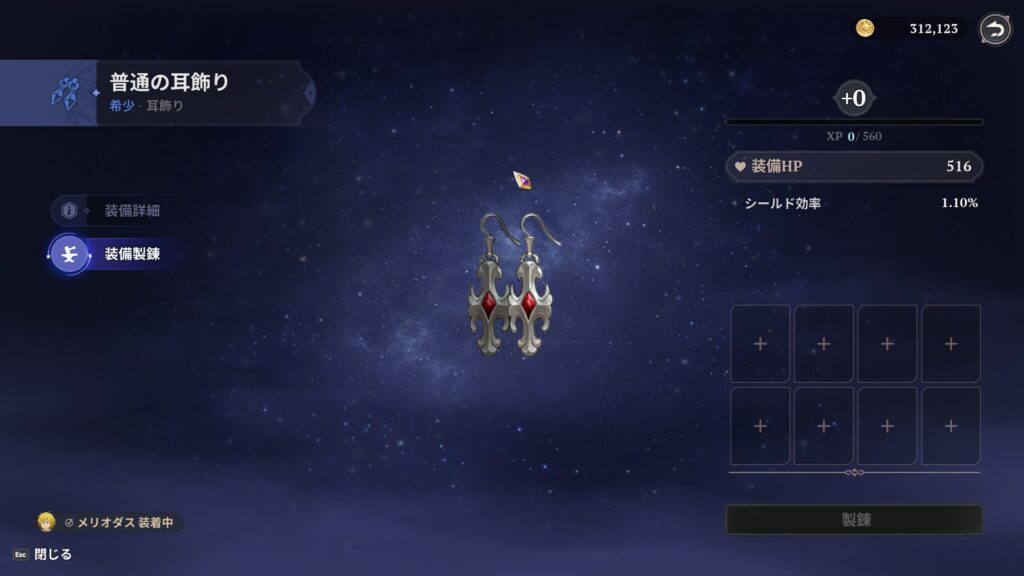Click the back arrow button
The width and height of the screenshot is (1024, 576).
tap(994, 29)
